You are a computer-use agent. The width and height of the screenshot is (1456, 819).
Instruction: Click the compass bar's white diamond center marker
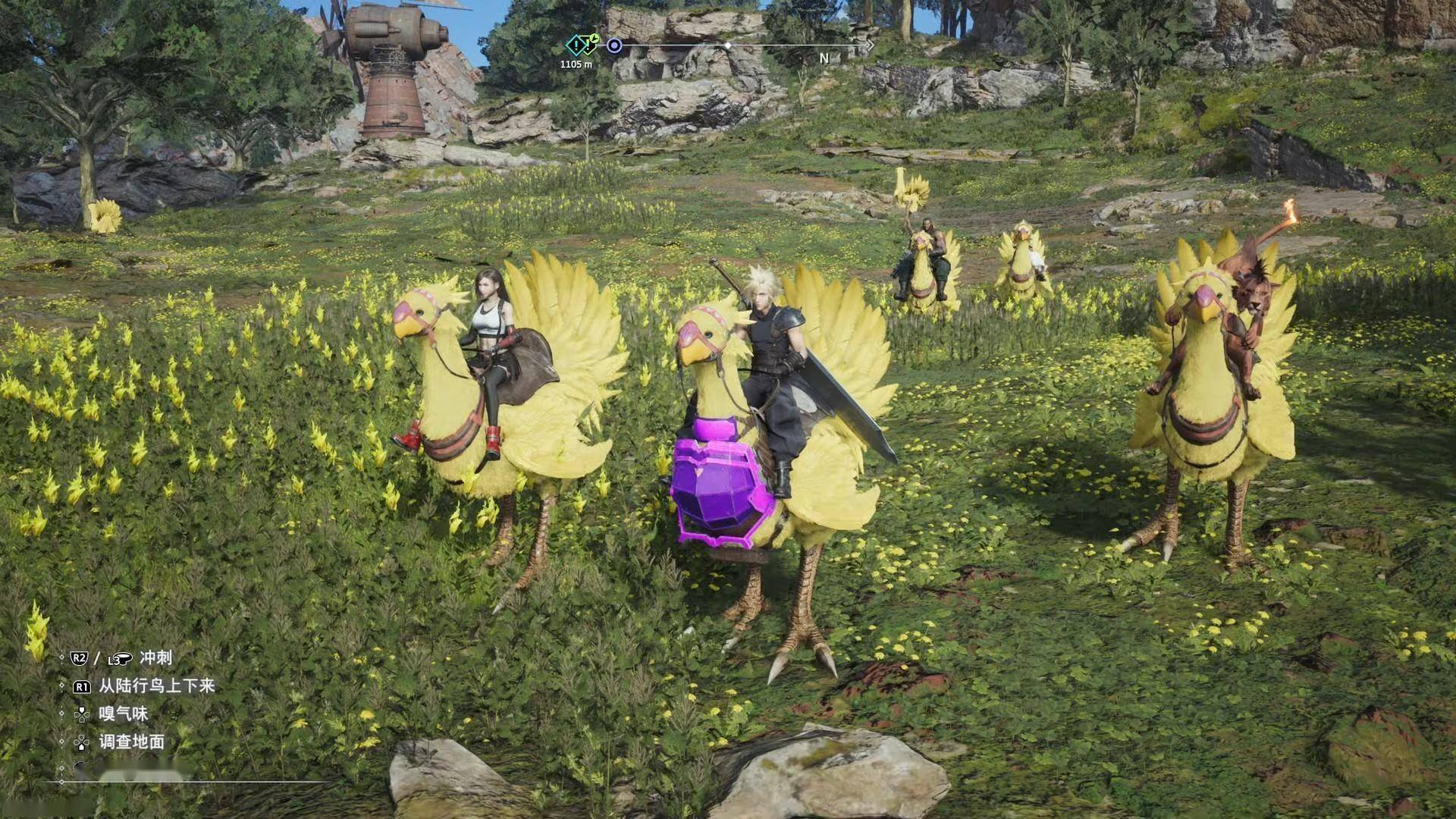click(x=728, y=46)
